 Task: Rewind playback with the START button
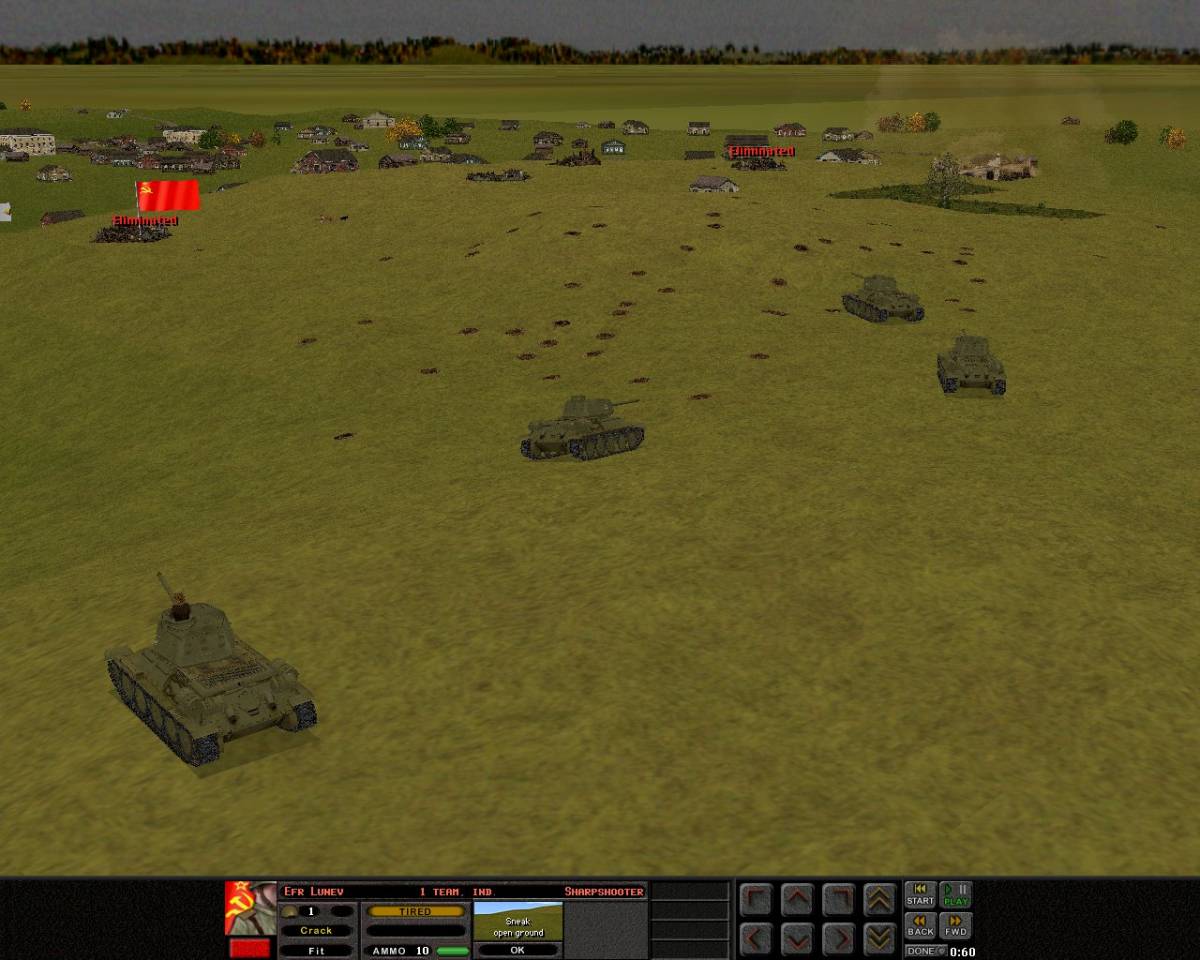coord(920,894)
